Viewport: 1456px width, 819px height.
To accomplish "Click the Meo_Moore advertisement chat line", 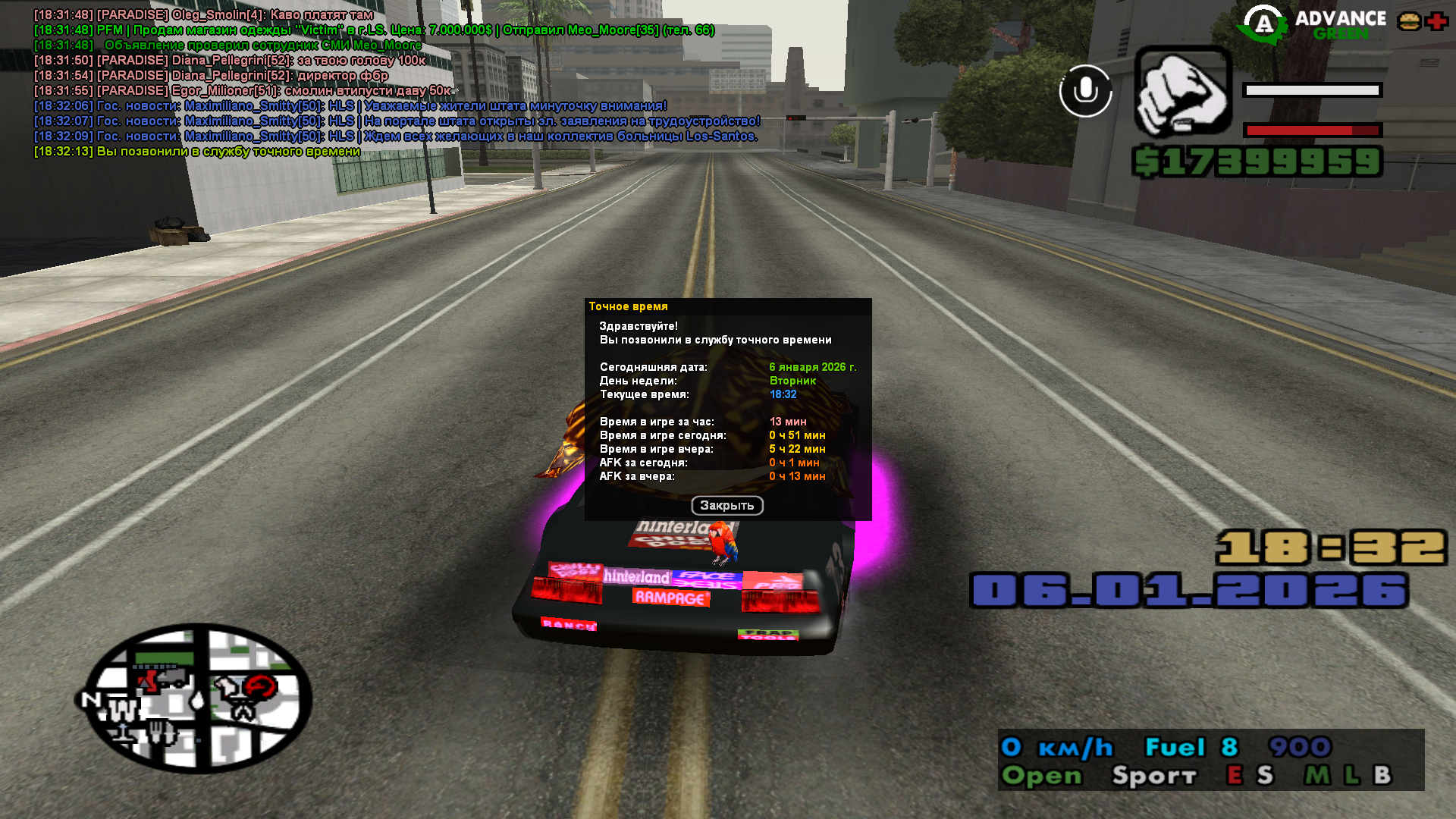I will click(374, 30).
